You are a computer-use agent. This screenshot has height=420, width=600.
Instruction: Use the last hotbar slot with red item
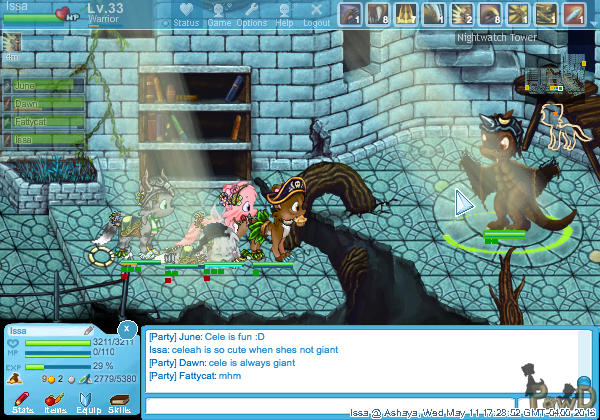point(574,13)
